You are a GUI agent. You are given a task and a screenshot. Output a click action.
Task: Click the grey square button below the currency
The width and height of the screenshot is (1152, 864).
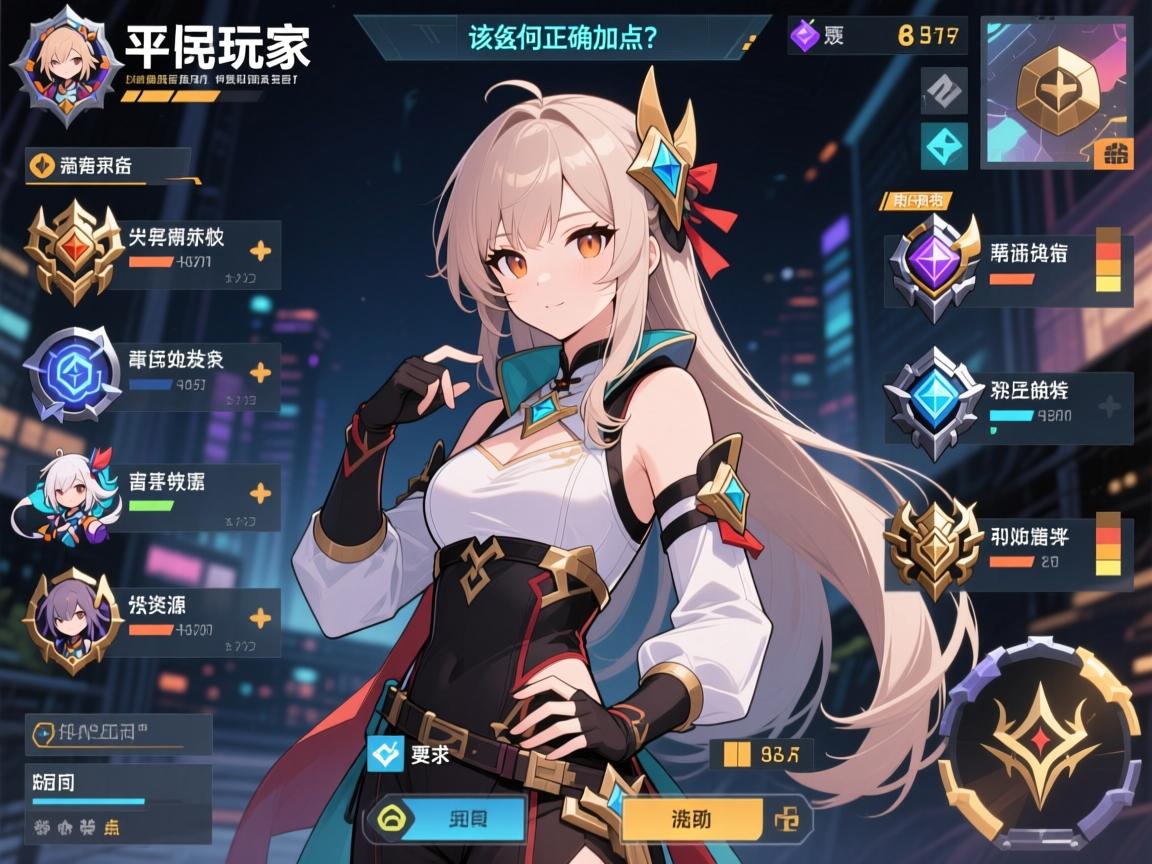(x=943, y=91)
